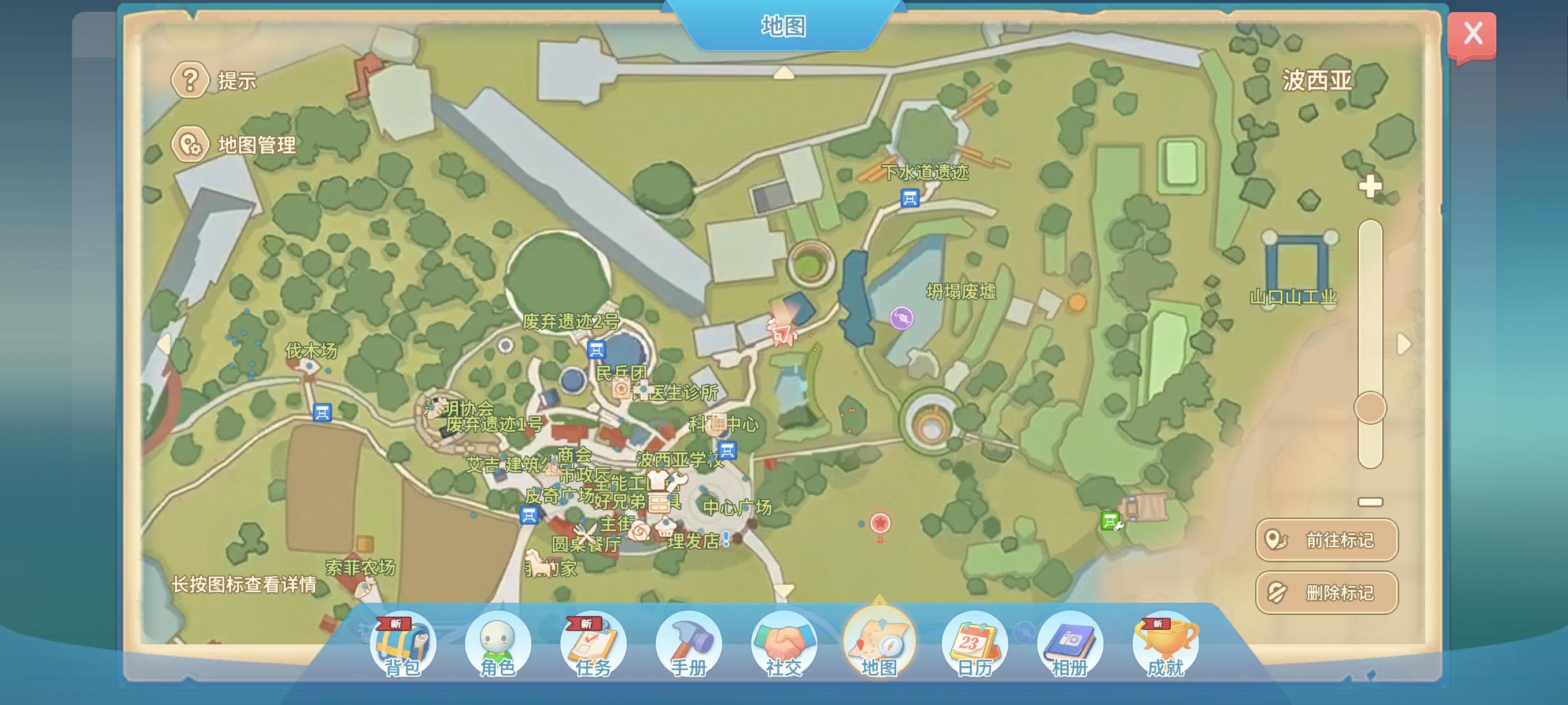Click the upward triangle at the map's top edge

point(785,73)
